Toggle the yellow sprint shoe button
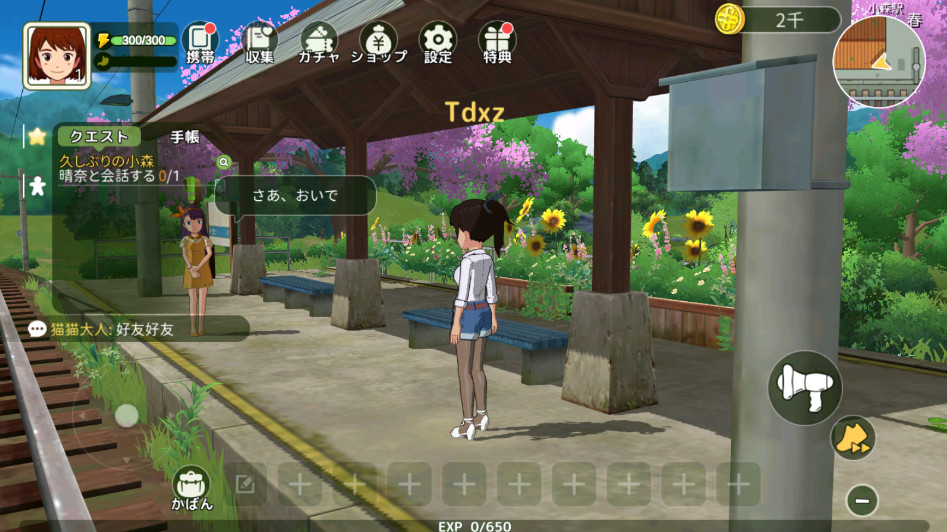Viewport: 947px width, 532px height. tap(852, 438)
